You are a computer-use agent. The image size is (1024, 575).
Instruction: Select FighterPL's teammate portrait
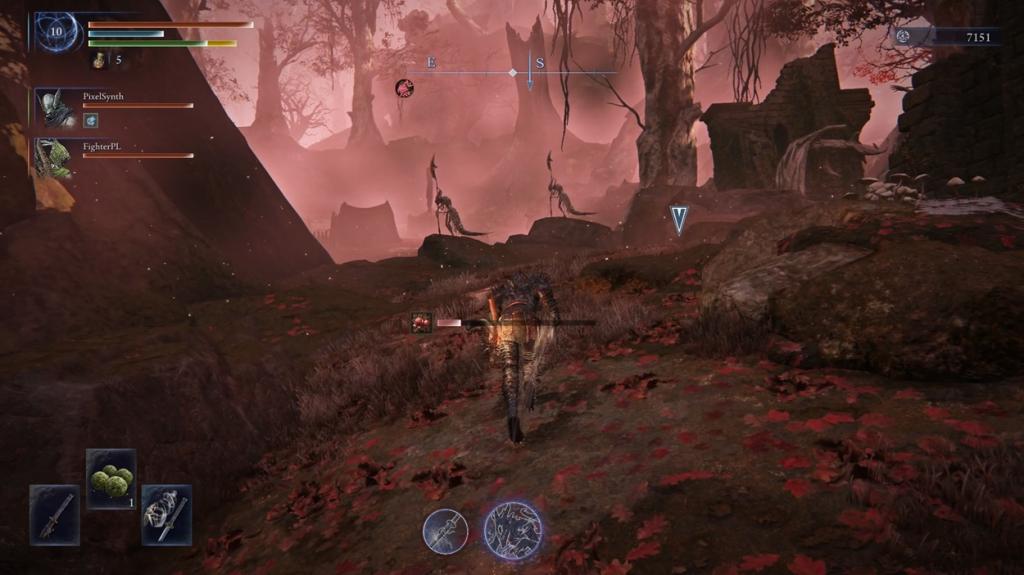(55, 157)
